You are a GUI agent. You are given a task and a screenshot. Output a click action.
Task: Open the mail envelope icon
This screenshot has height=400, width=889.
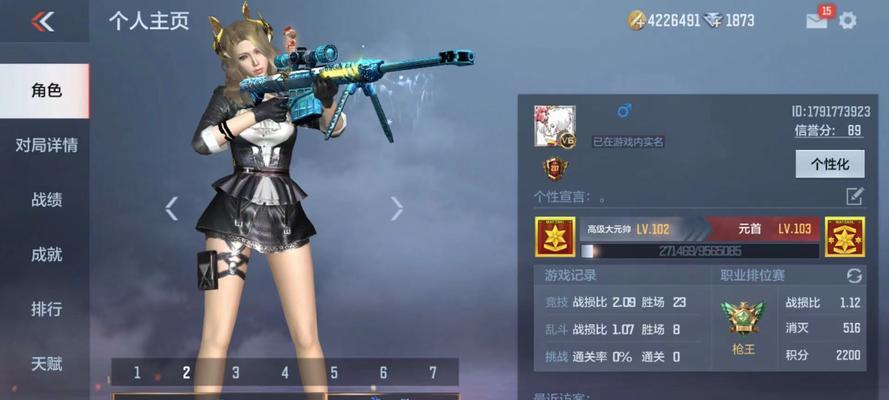coord(817,20)
